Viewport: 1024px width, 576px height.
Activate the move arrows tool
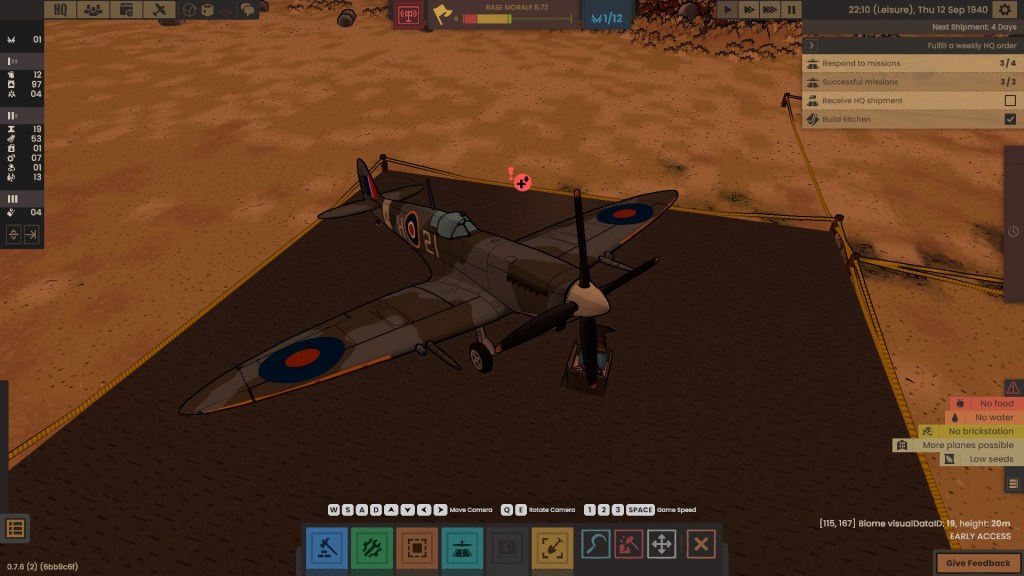pyautogui.click(x=661, y=544)
